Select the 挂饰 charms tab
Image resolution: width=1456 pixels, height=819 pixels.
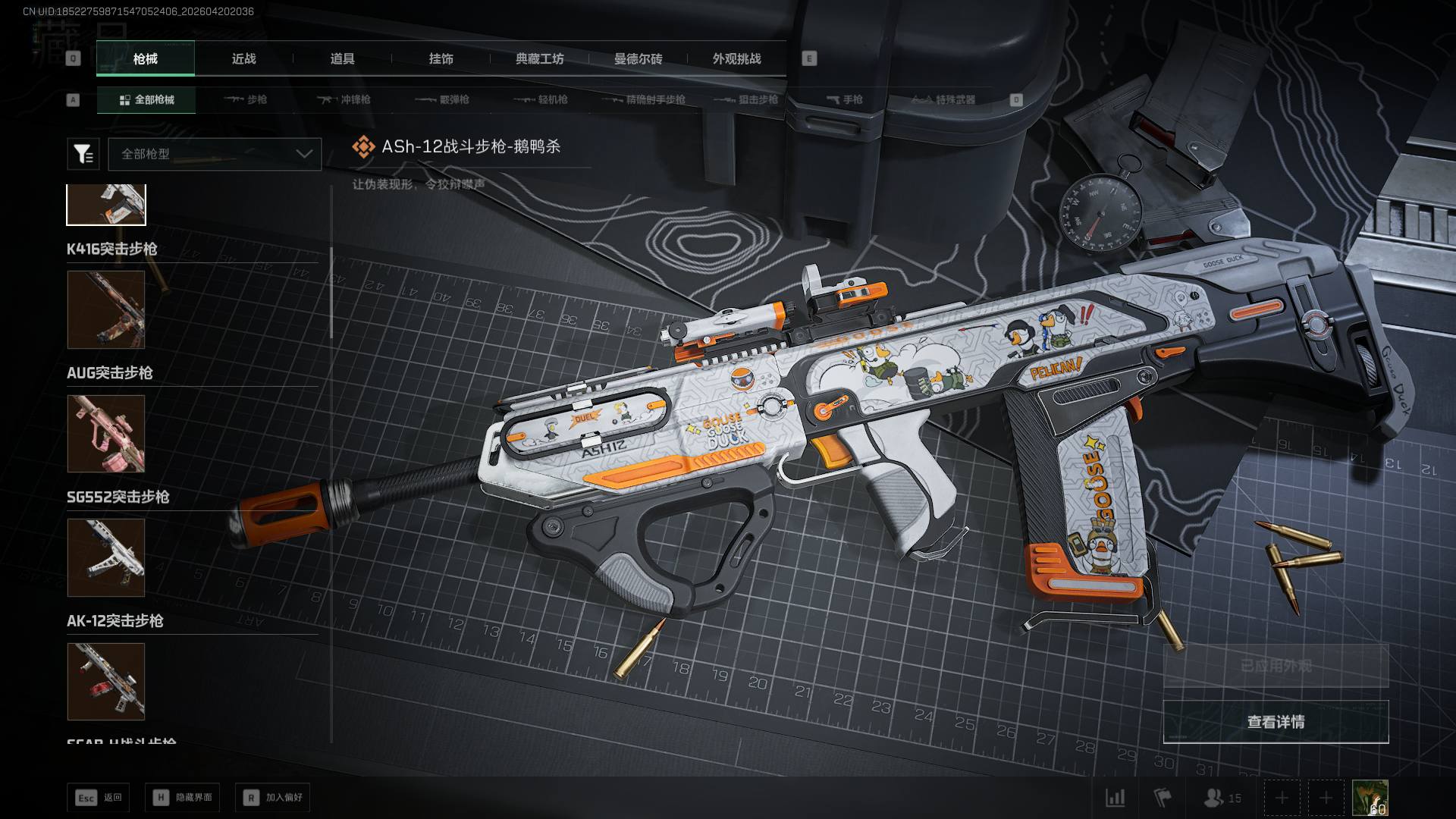[x=441, y=59]
